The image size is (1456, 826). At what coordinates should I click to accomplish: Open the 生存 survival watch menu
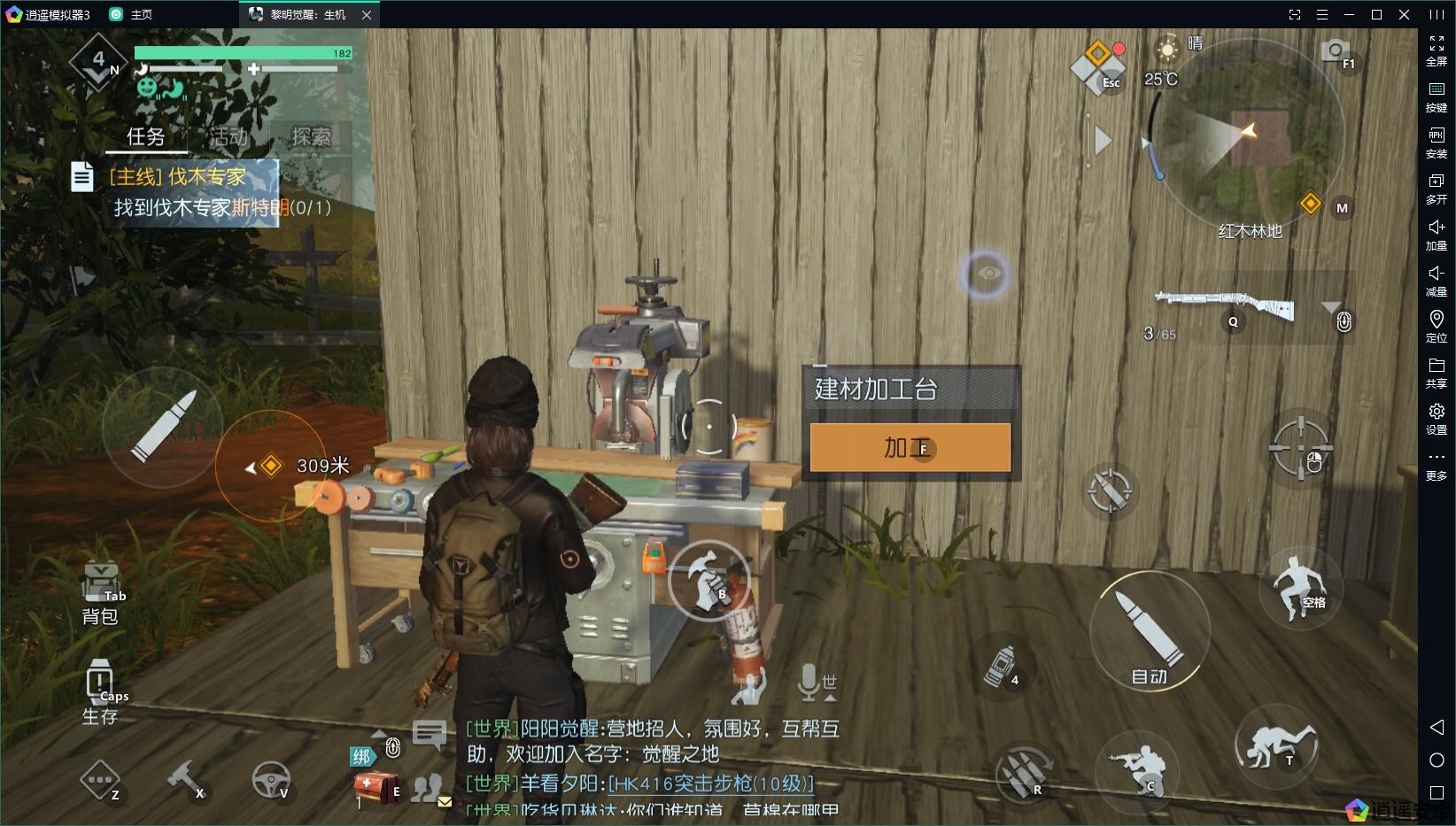(x=99, y=692)
